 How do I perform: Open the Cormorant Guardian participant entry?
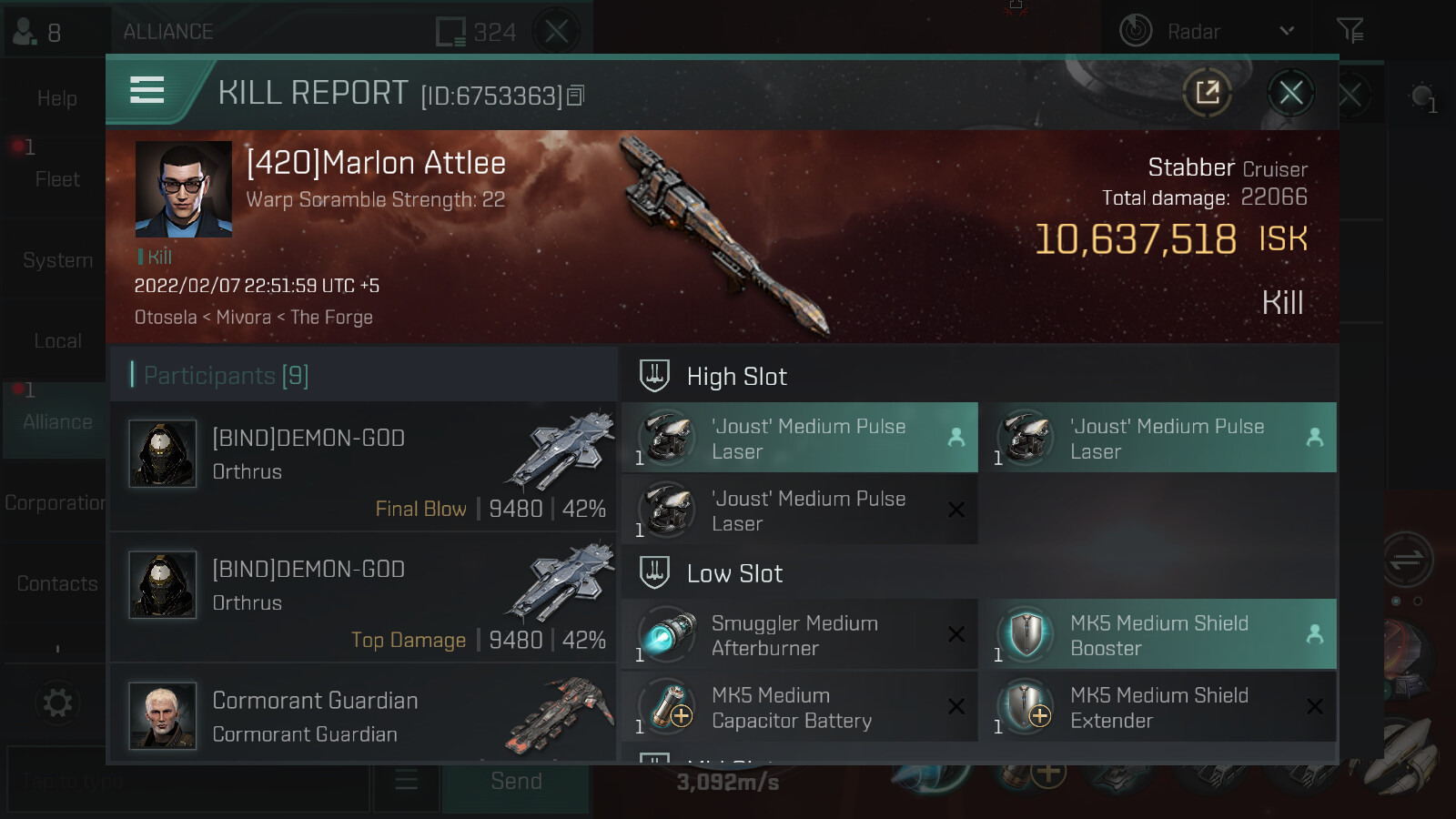pos(364,715)
